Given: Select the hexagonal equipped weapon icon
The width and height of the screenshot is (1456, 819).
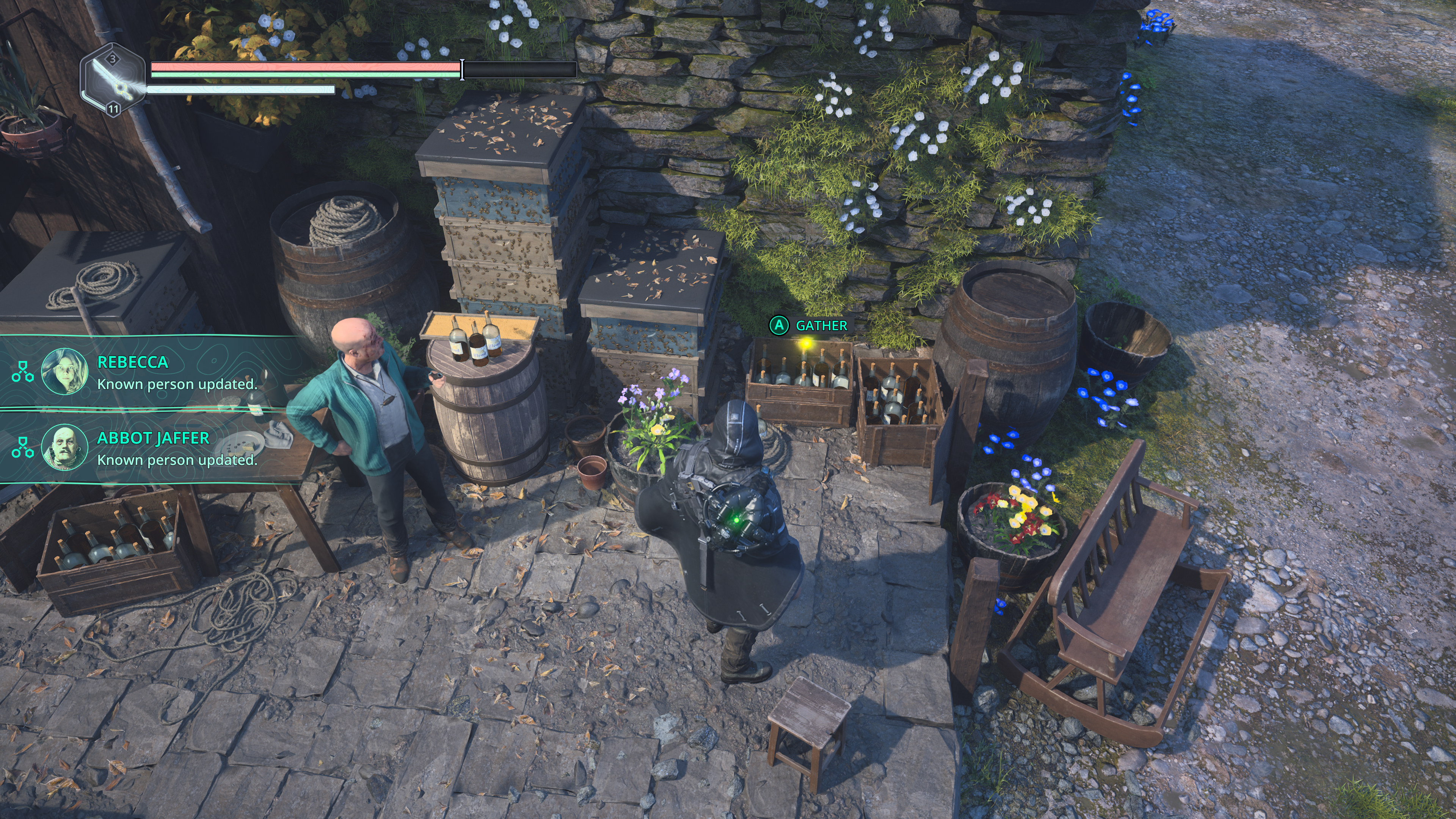Looking at the screenshot, I should pyautogui.click(x=113, y=80).
